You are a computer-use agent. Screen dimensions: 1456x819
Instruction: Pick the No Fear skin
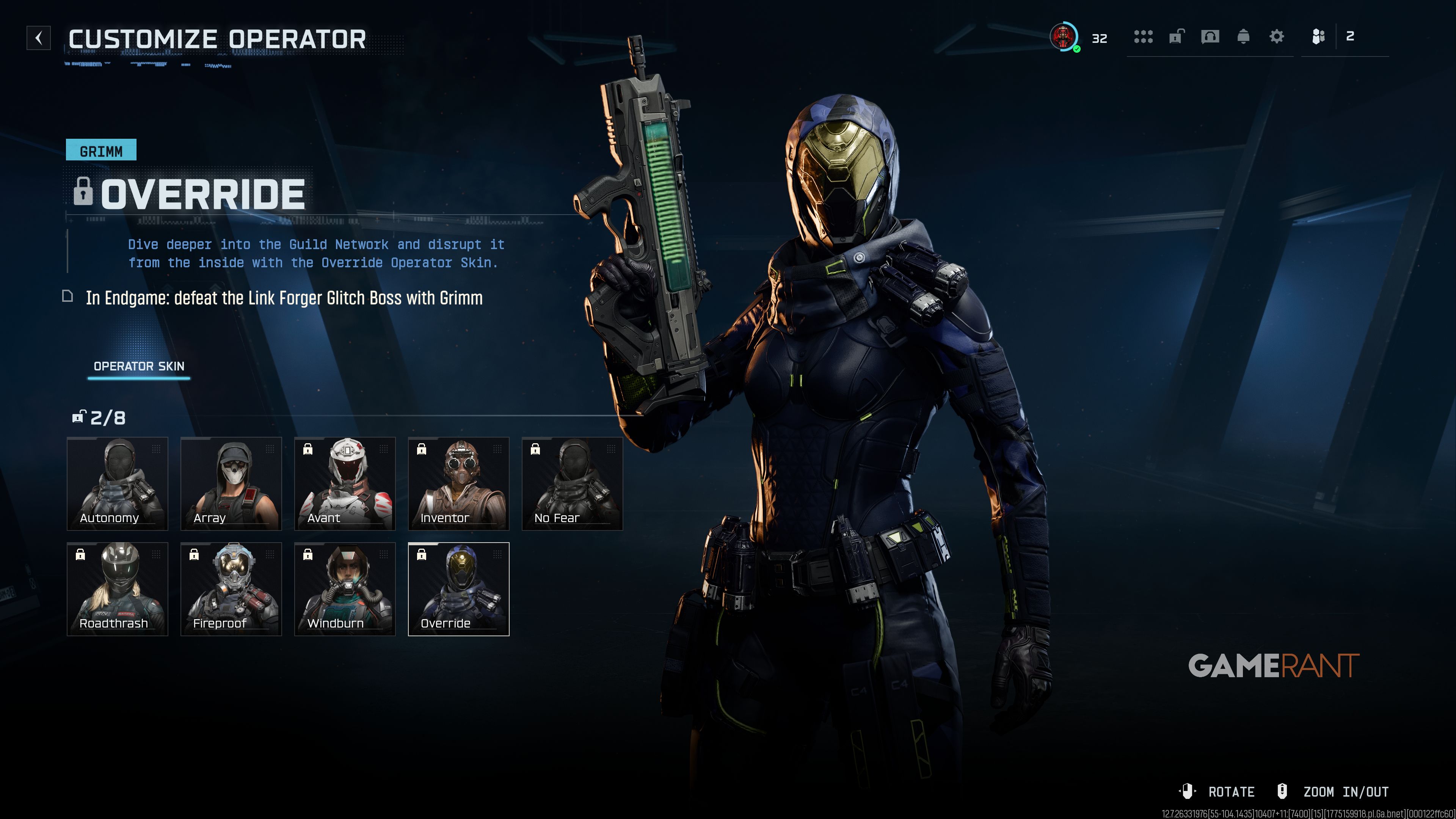pos(572,483)
